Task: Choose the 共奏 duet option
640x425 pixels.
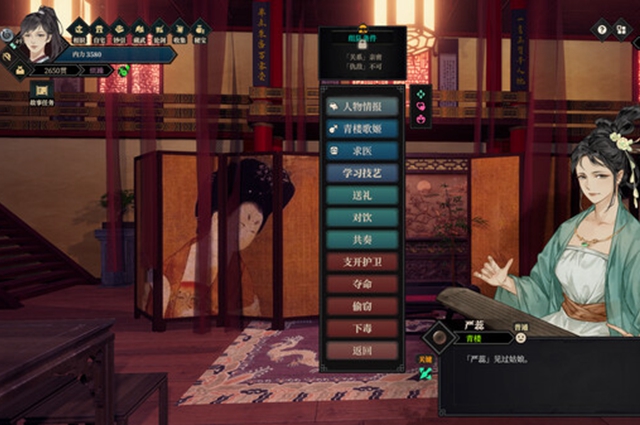Action: click(362, 240)
